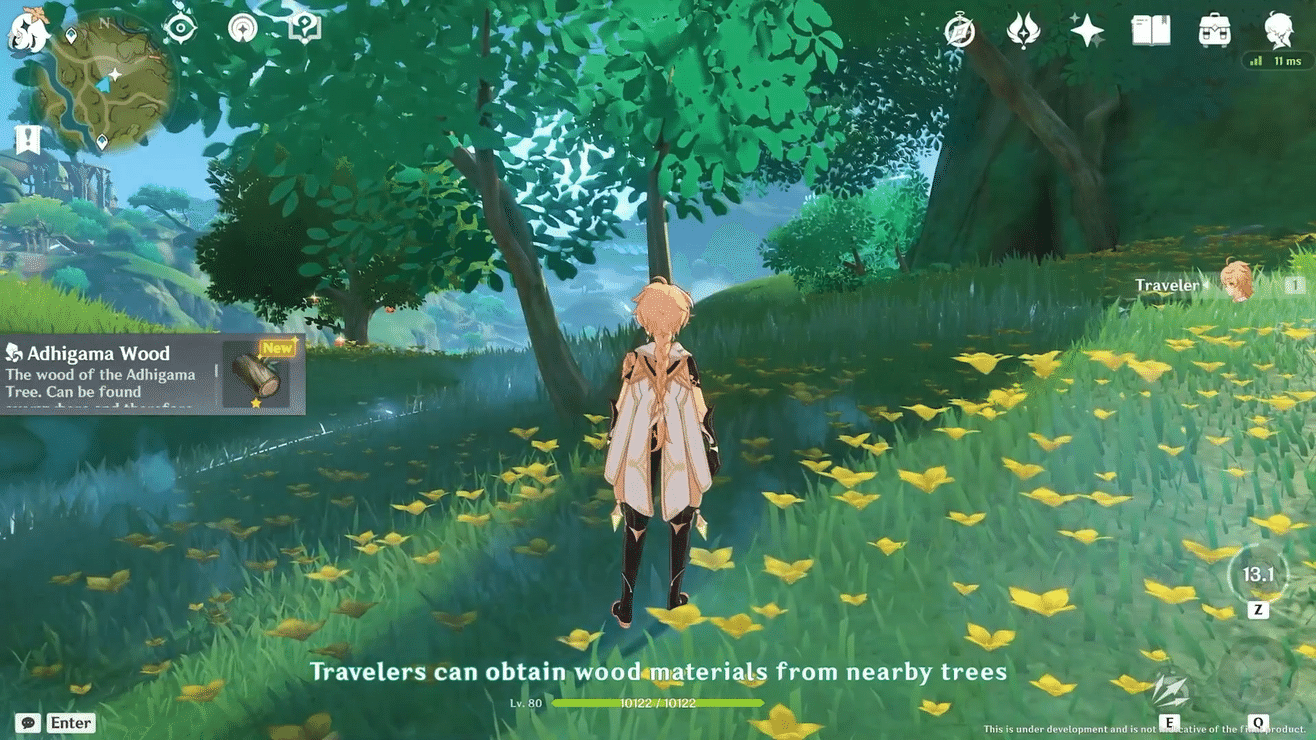Viewport: 1316px width, 740px height.
Task: Expand the quest exclamation banner
Action: pyautogui.click(x=25, y=140)
